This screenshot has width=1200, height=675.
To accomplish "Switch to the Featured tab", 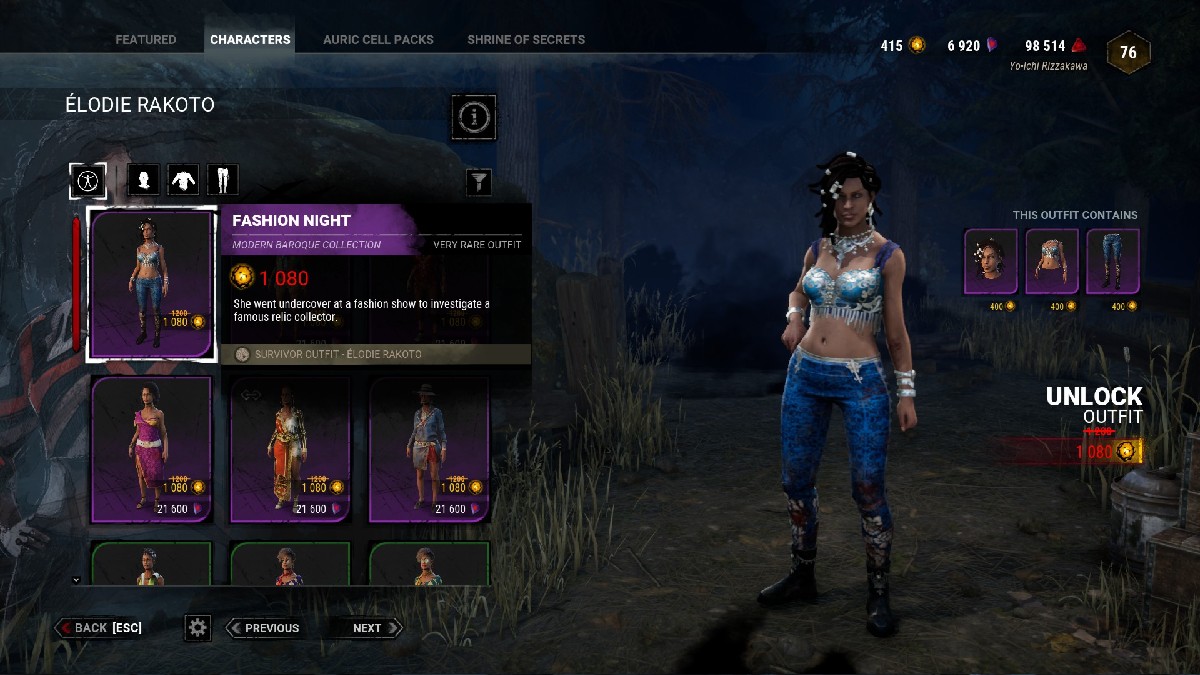I will 145,40.
